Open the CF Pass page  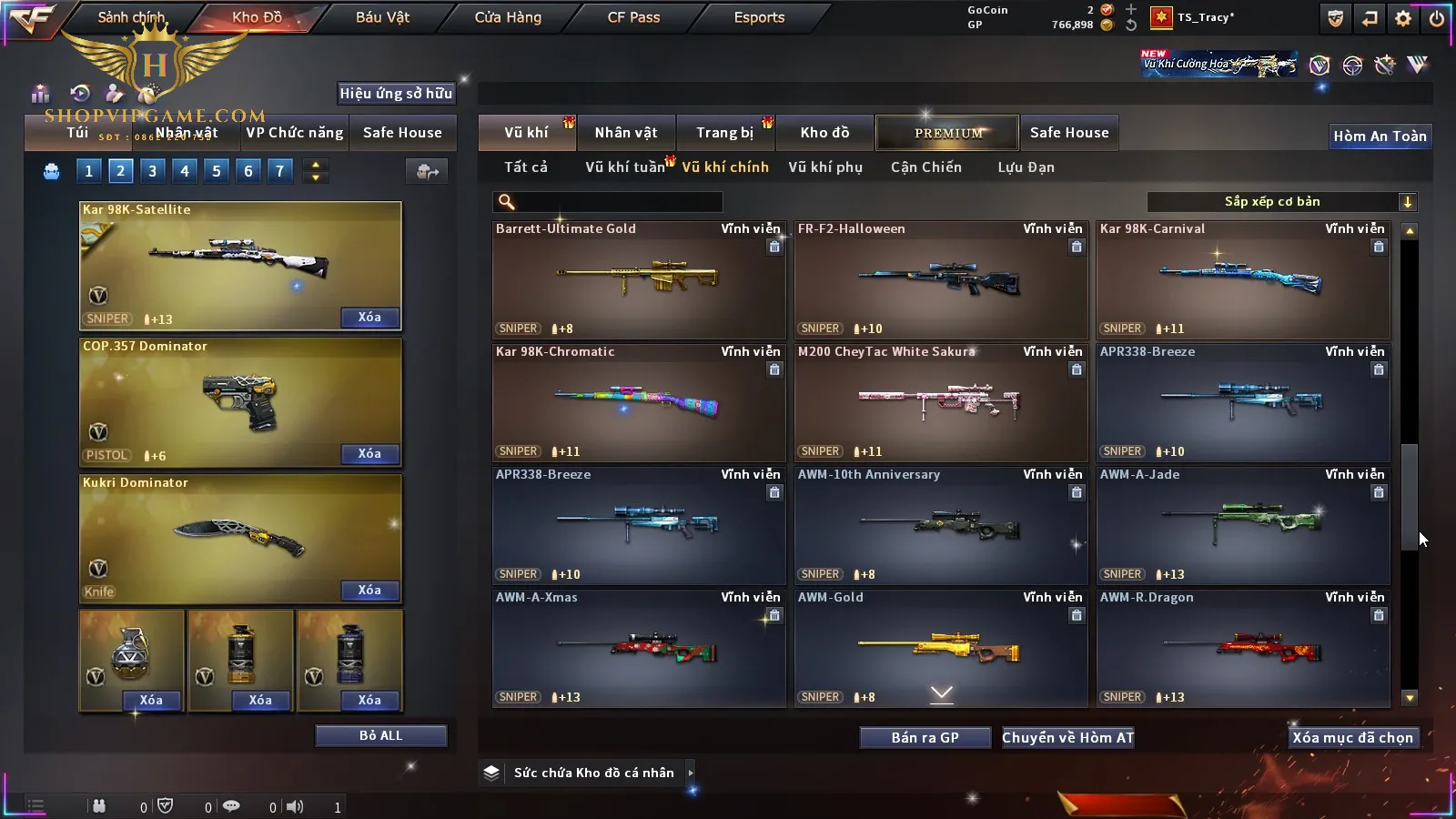633,17
